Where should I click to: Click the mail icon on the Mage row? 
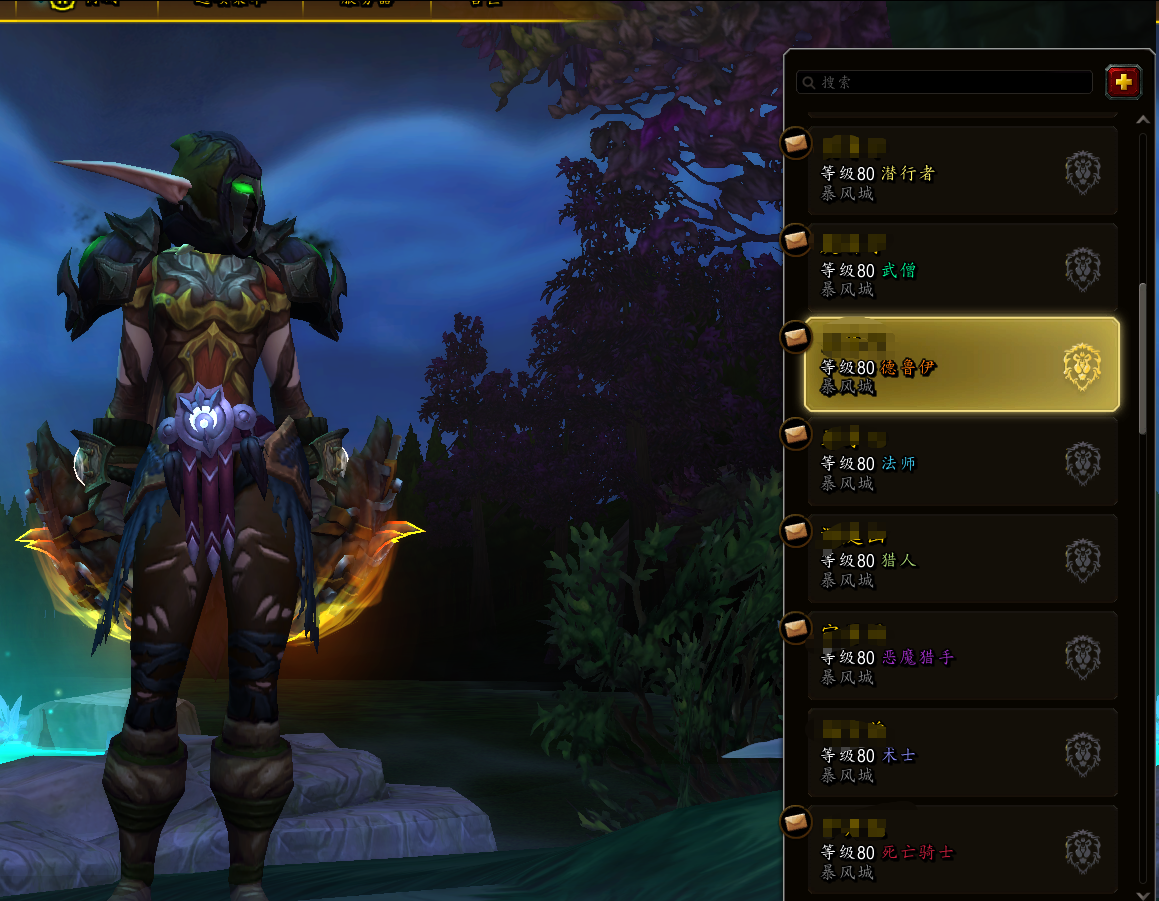[x=796, y=434]
